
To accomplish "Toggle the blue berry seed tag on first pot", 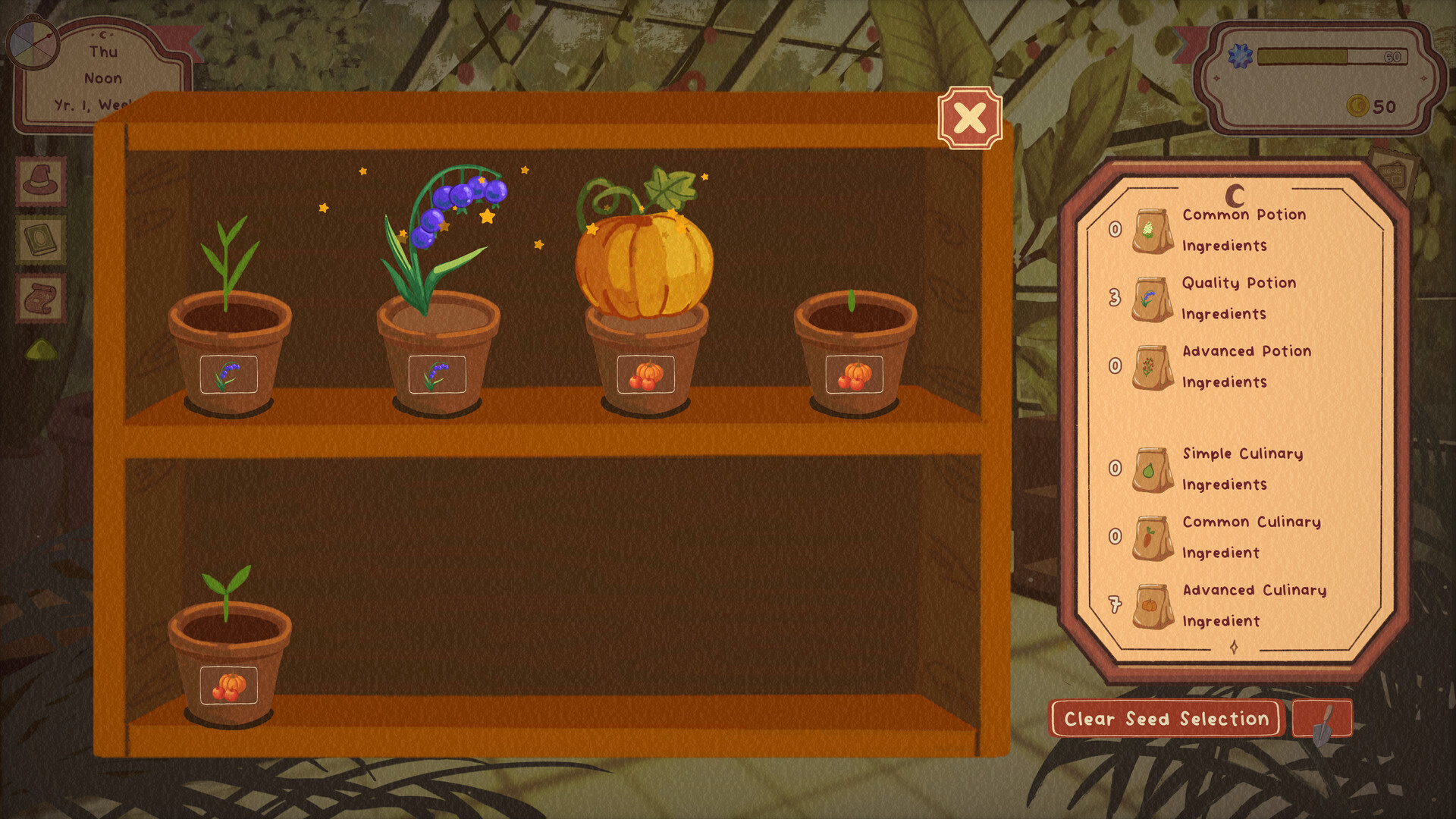I will (x=227, y=375).
